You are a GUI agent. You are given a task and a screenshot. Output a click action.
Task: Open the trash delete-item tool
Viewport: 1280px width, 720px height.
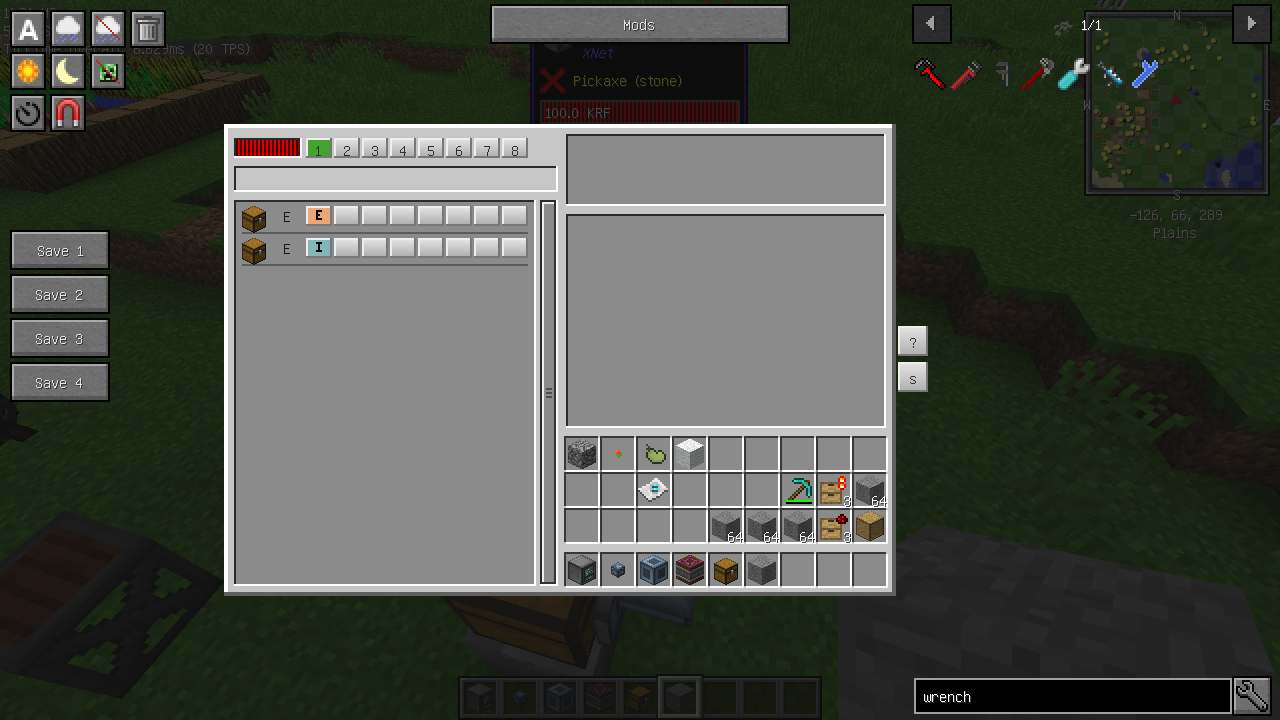147,29
